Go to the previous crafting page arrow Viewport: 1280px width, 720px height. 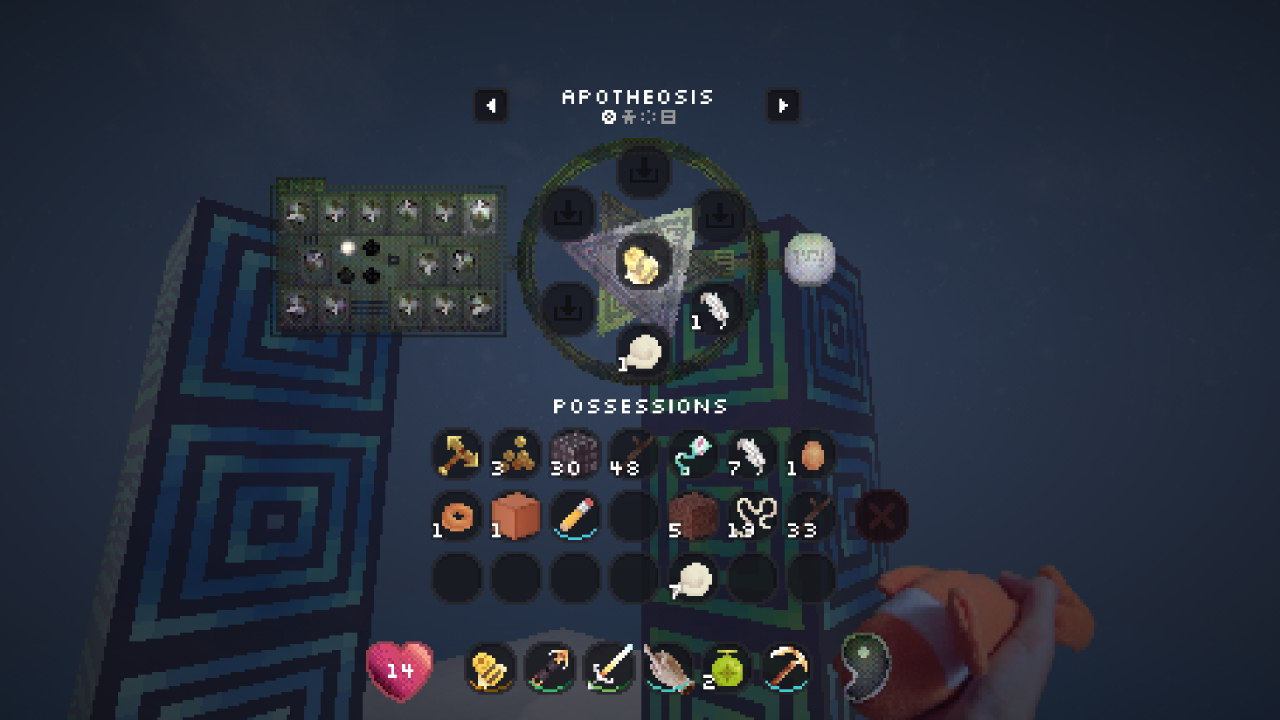(491, 105)
